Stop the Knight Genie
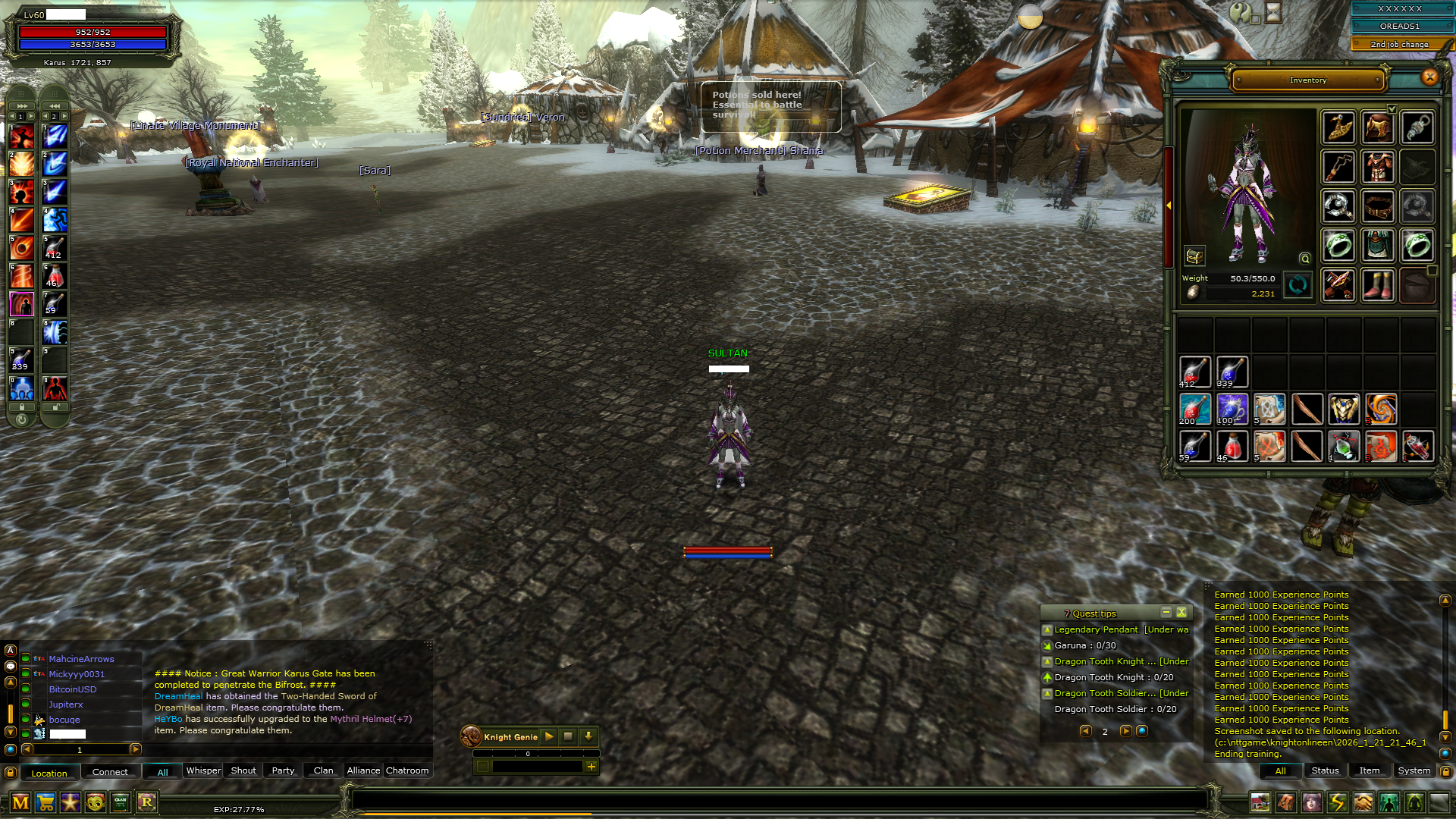 [568, 736]
